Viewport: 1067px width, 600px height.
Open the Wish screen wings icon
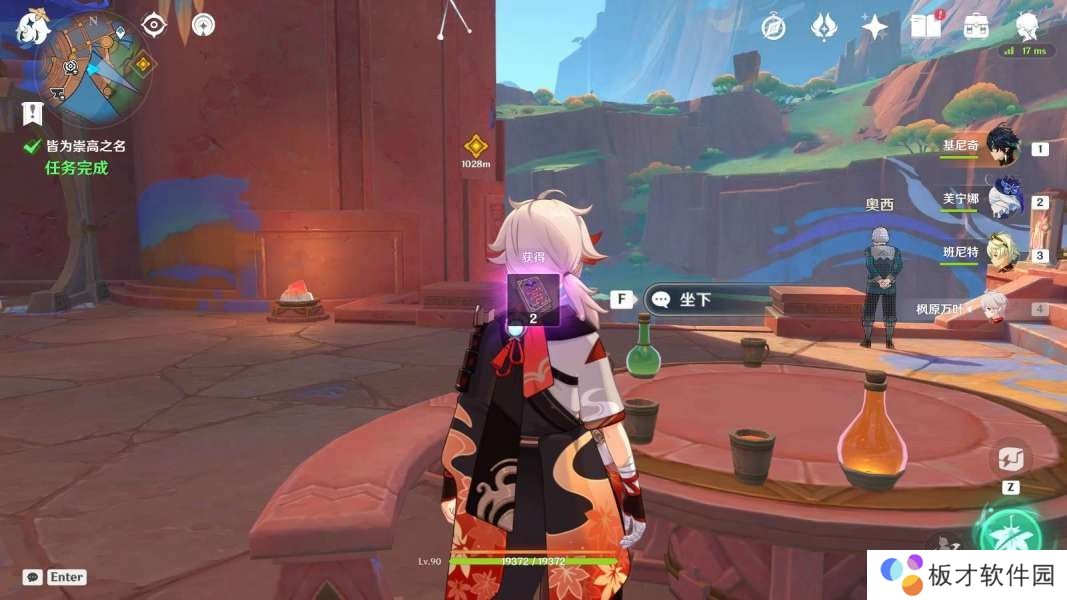click(x=823, y=27)
